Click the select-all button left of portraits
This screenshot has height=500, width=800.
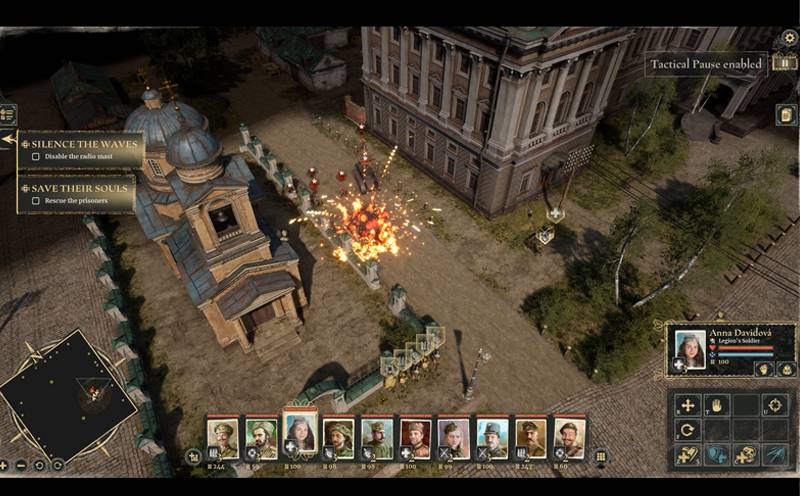[194, 456]
